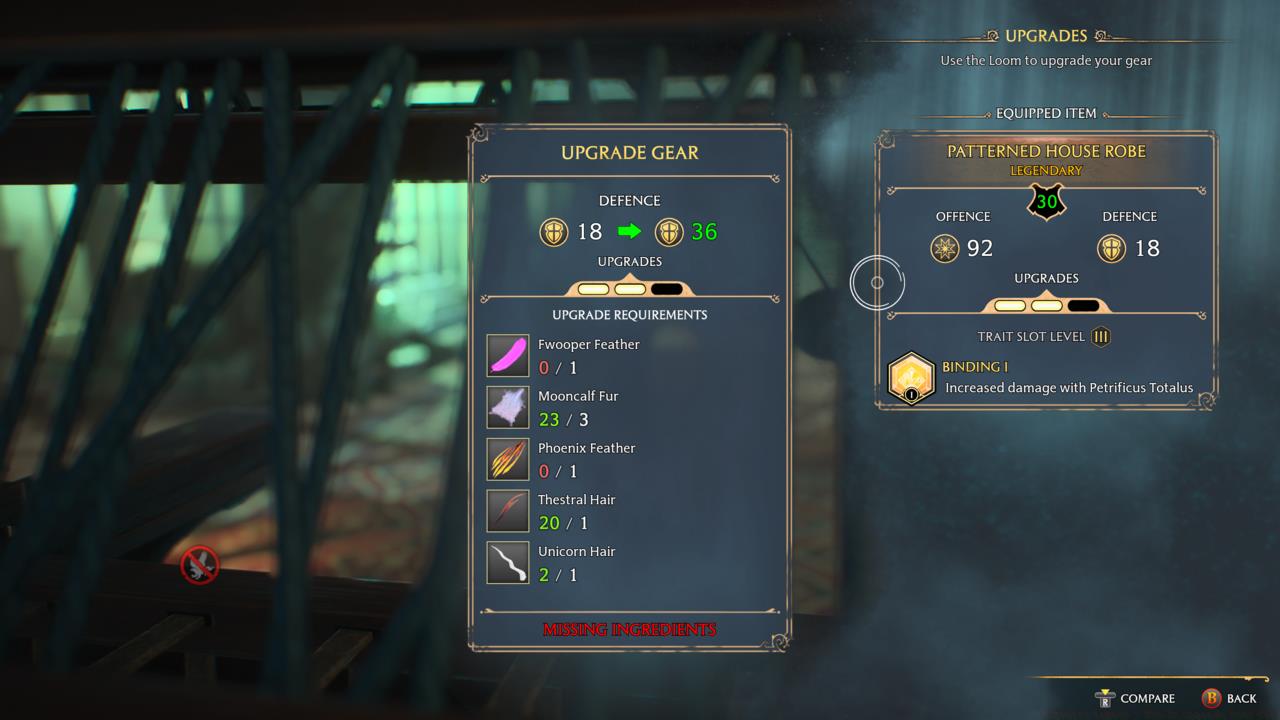Click the Upgrades header at top right
This screenshot has height=720, width=1280.
[1046, 35]
